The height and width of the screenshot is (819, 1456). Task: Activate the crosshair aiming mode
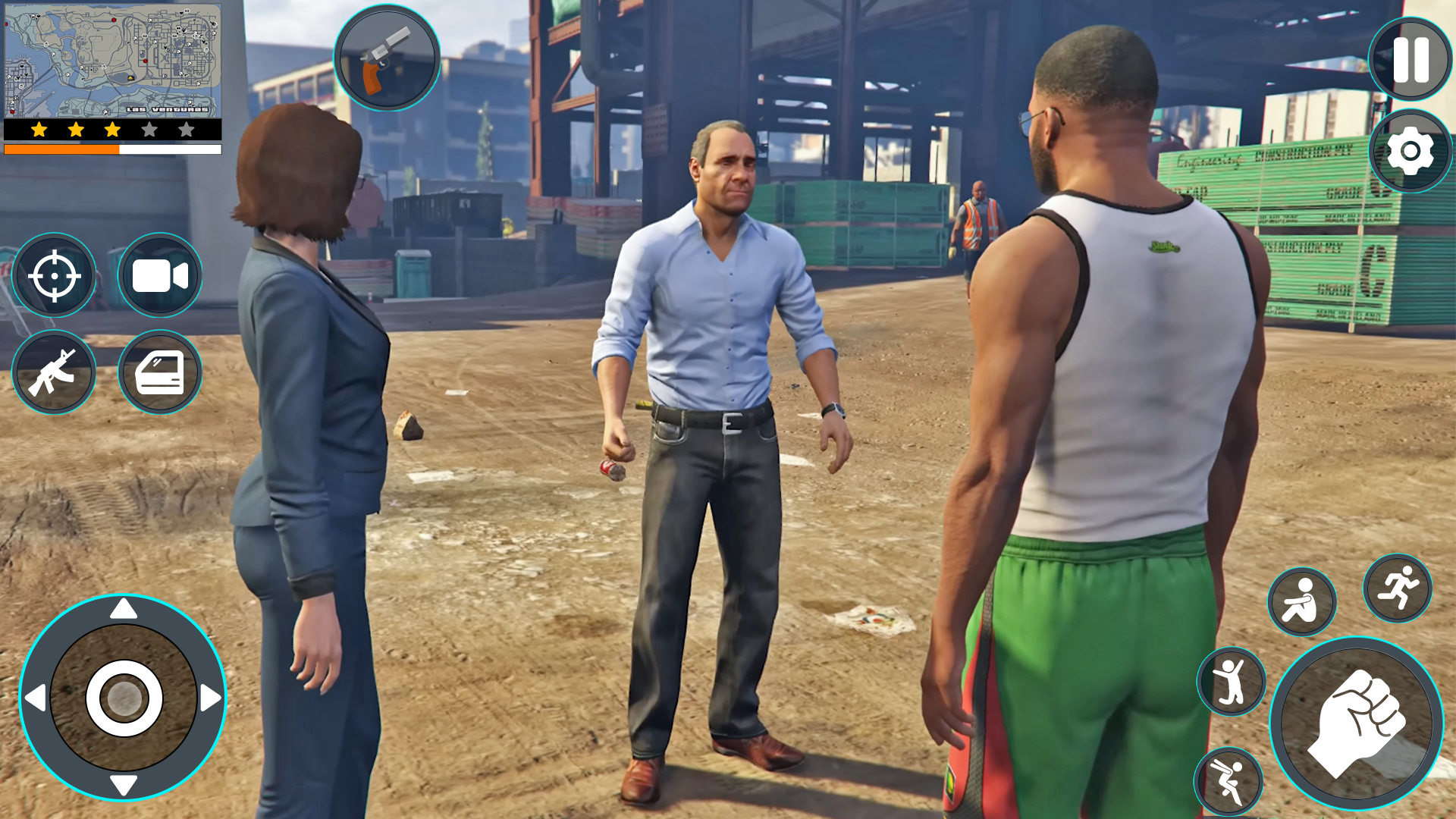point(54,275)
